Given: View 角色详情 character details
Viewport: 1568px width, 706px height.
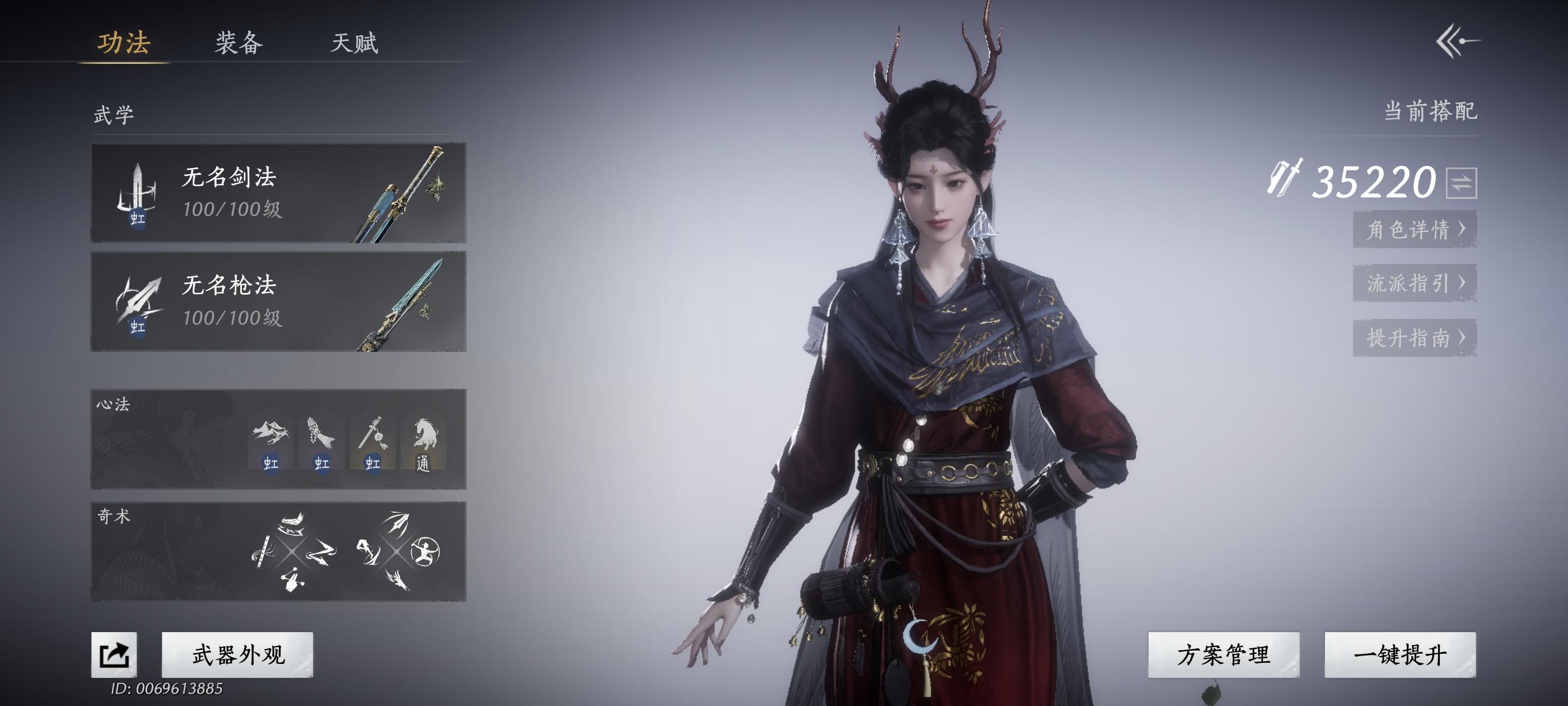Looking at the screenshot, I should coord(1415,230).
